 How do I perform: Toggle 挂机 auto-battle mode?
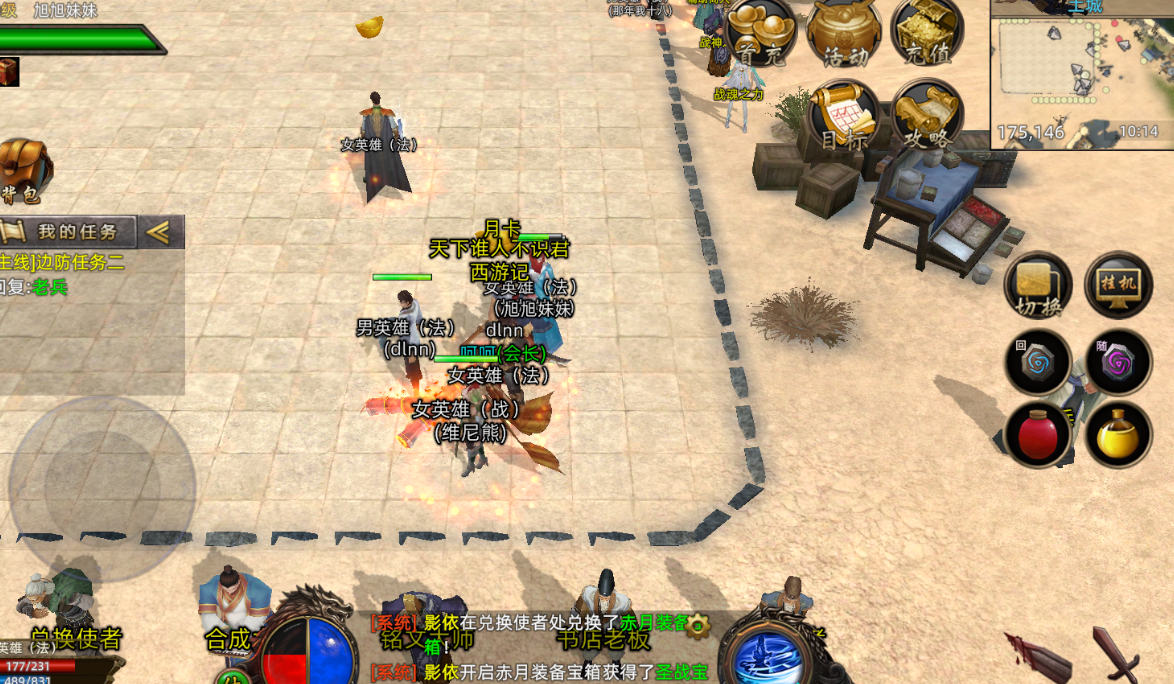tap(1118, 285)
